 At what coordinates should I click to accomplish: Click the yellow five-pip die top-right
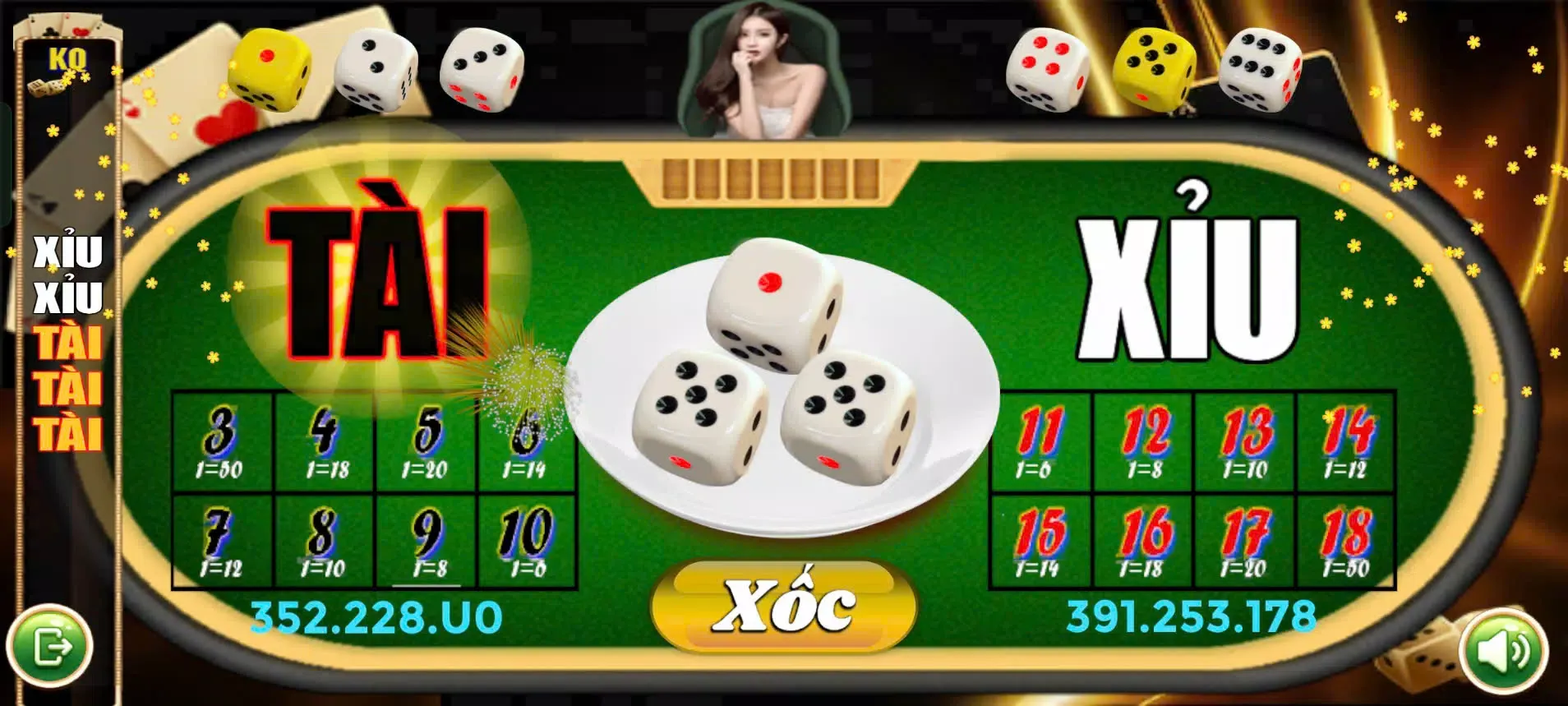click(x=1155, y=70)
